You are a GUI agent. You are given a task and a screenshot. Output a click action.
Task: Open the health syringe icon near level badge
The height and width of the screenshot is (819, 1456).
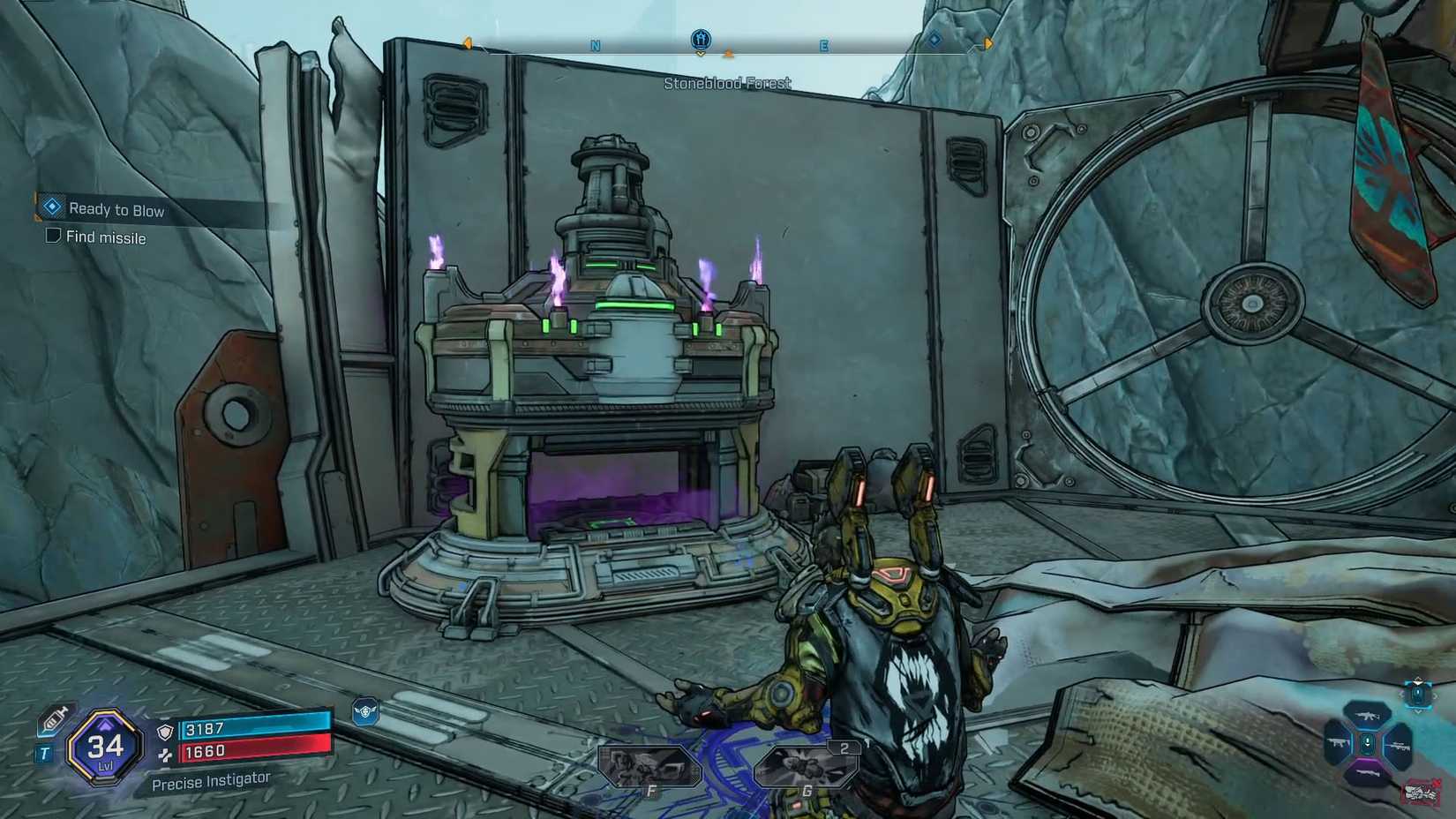56,718
